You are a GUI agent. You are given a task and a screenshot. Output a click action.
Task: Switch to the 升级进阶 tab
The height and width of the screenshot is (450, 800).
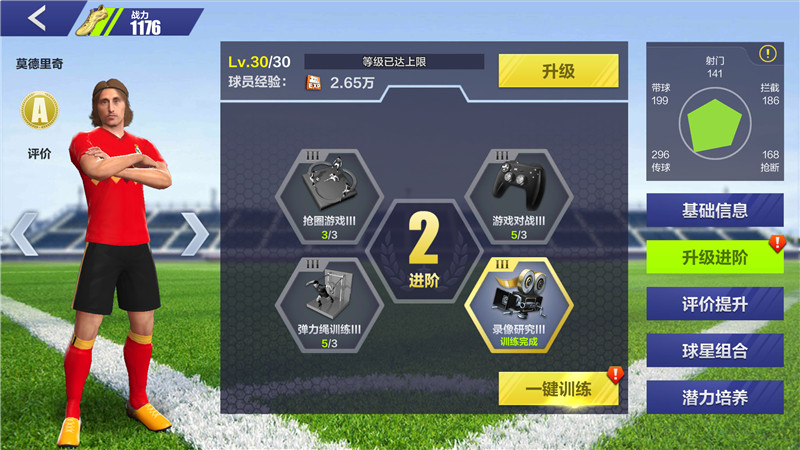[714, 257]
